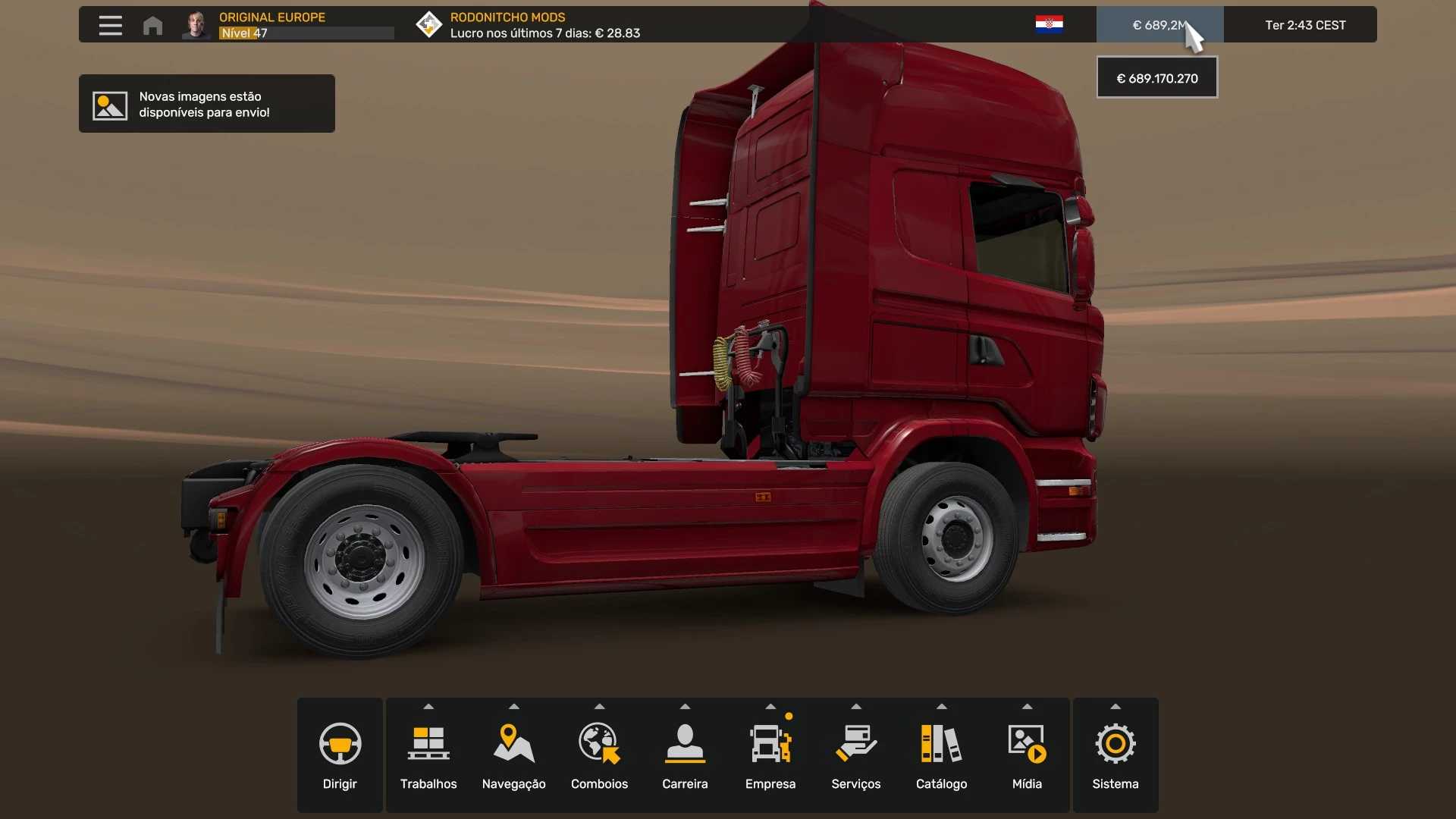Open the Catálogo catalog menu

pyautogui.click(x=941, y=755)
